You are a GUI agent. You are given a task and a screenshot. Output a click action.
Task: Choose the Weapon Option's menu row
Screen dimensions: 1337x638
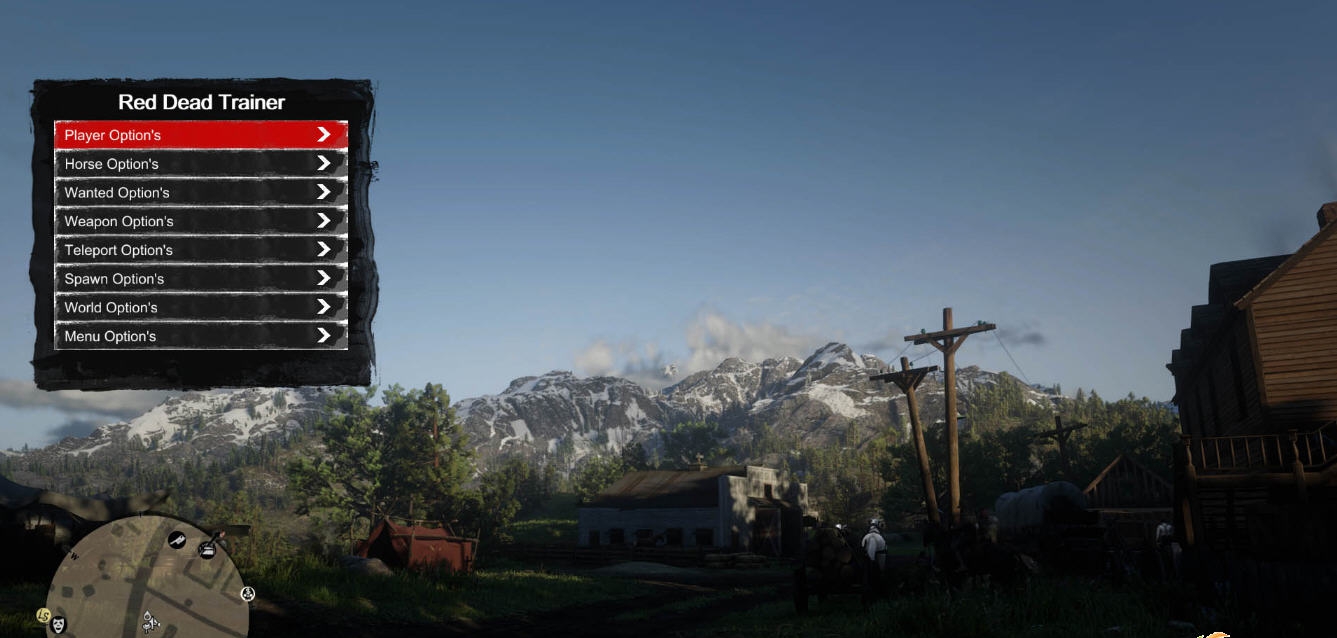point(200,221)
